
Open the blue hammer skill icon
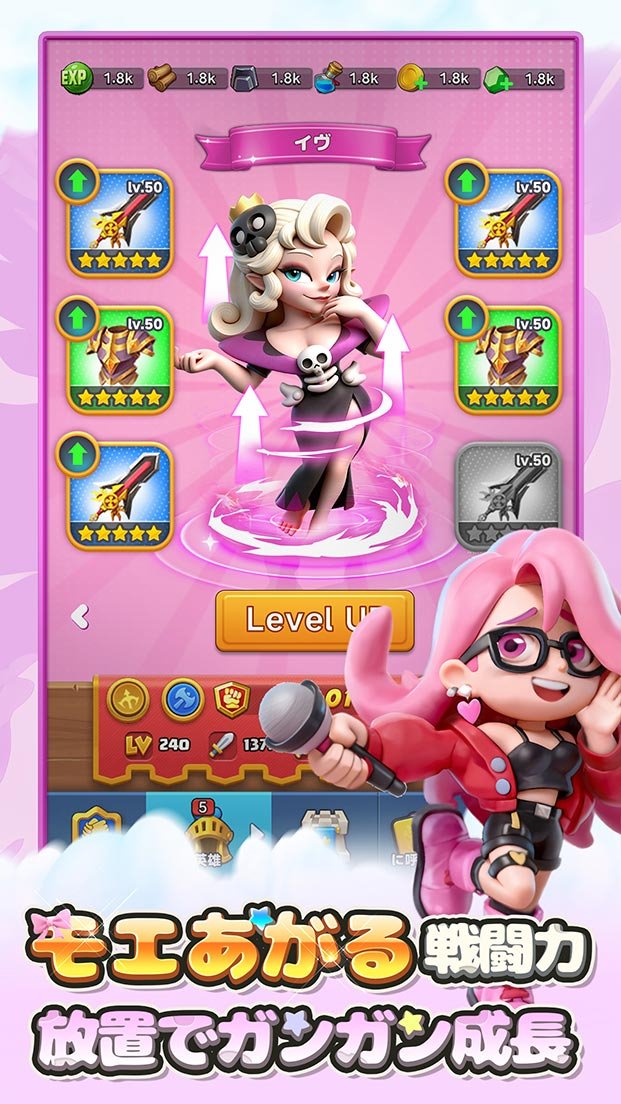pos(182,699)
